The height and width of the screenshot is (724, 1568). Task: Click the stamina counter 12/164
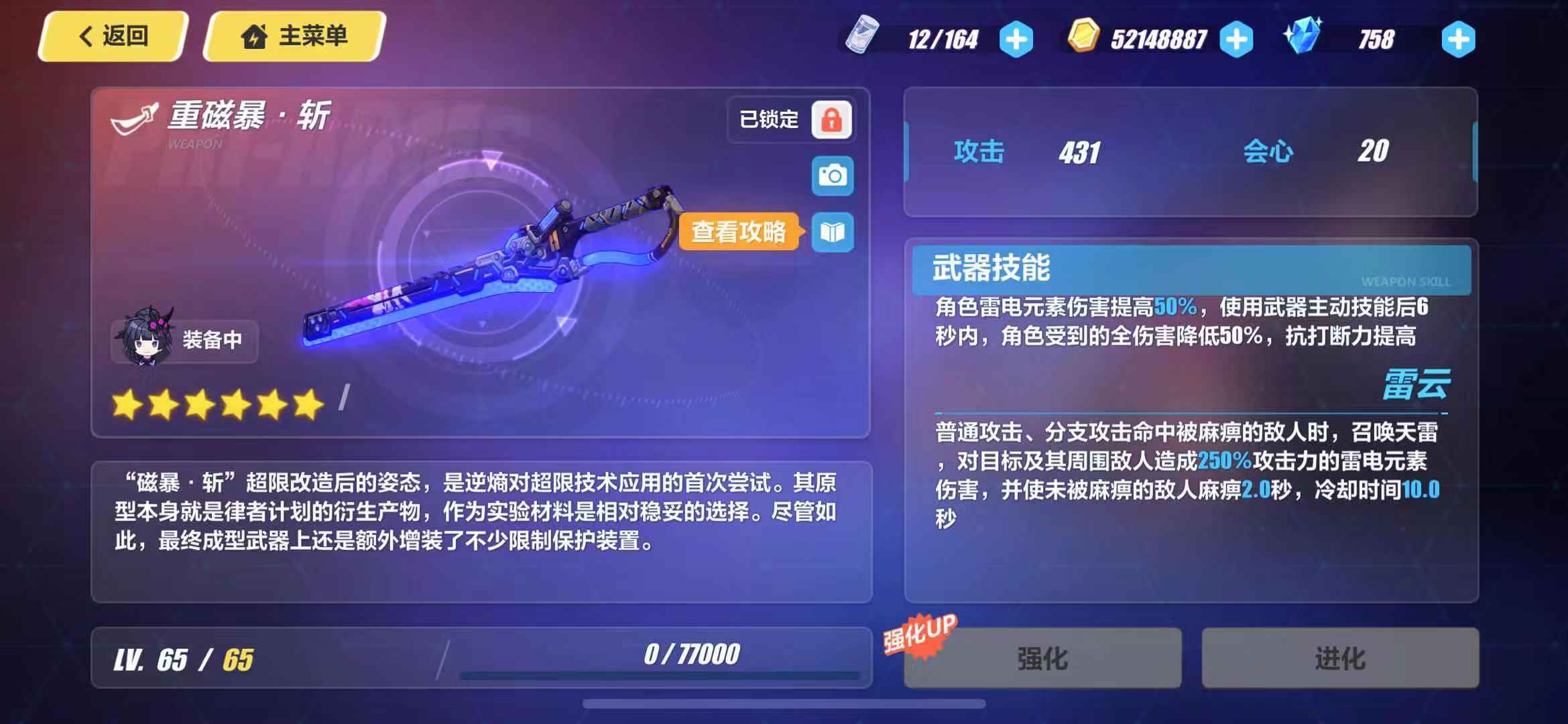(941, 38)
